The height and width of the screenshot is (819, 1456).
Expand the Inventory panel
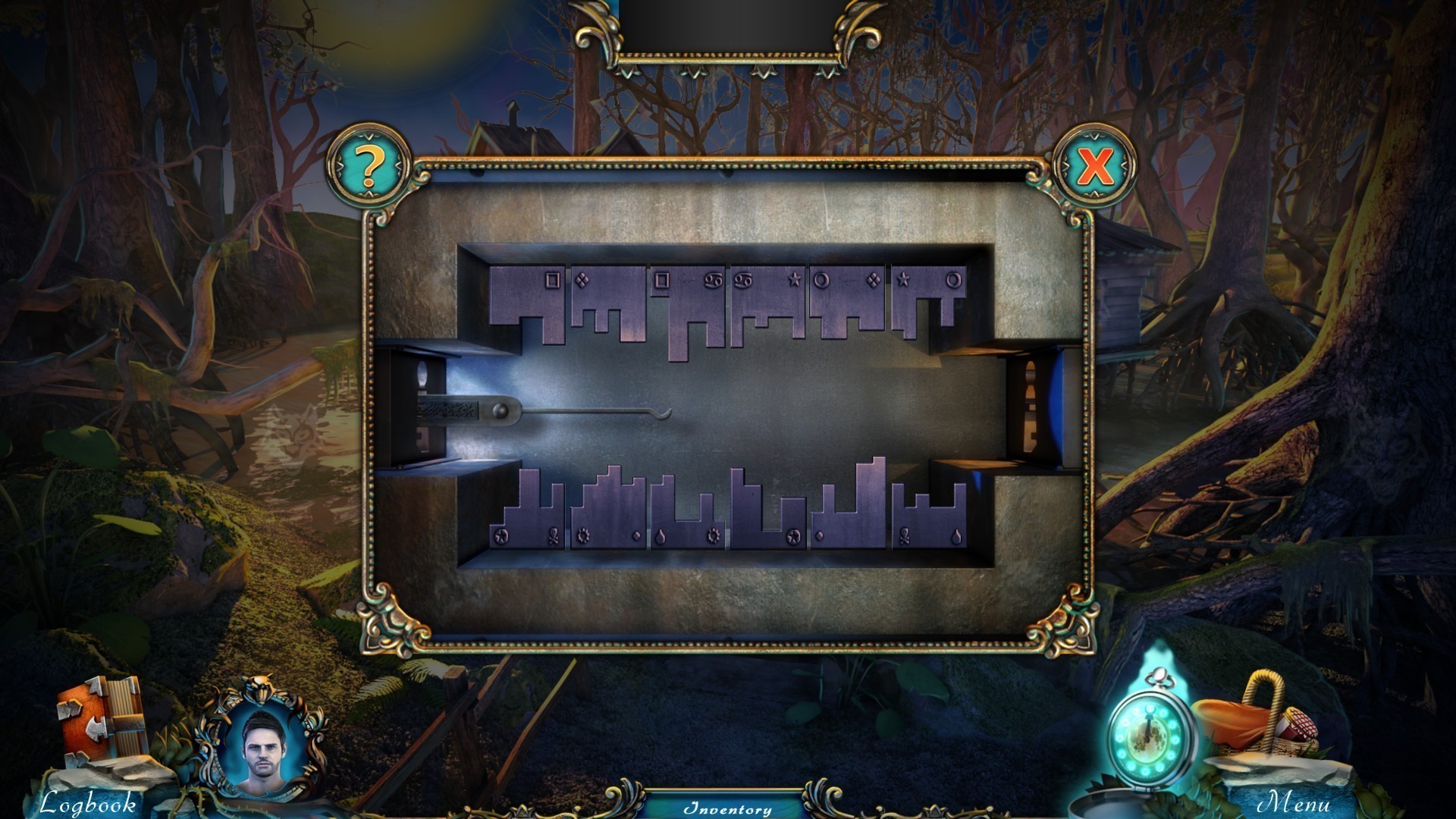click(727, 808)
